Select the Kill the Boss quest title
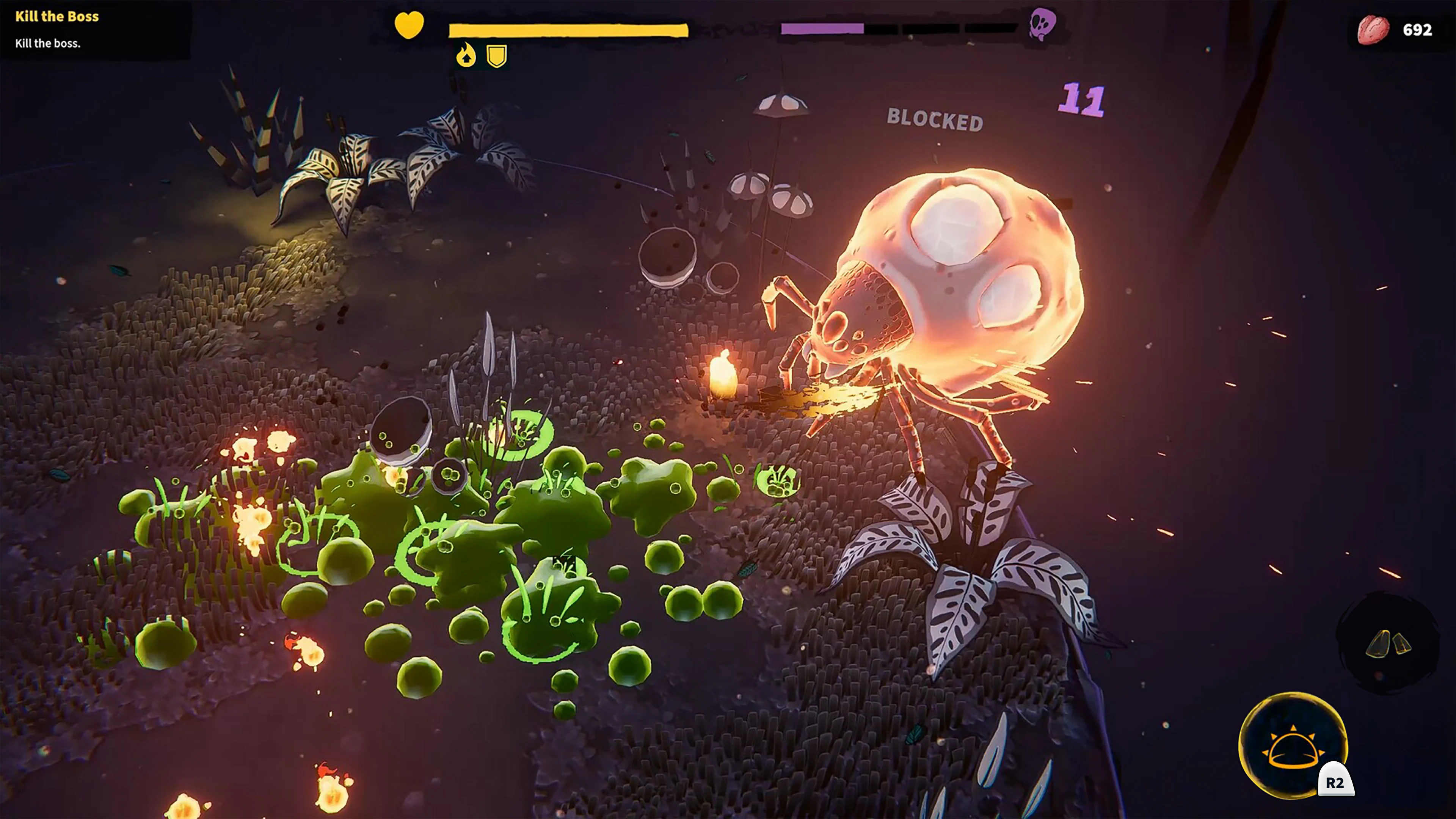This screenshot has width=1456, height=819. click(x=56, y=17)
